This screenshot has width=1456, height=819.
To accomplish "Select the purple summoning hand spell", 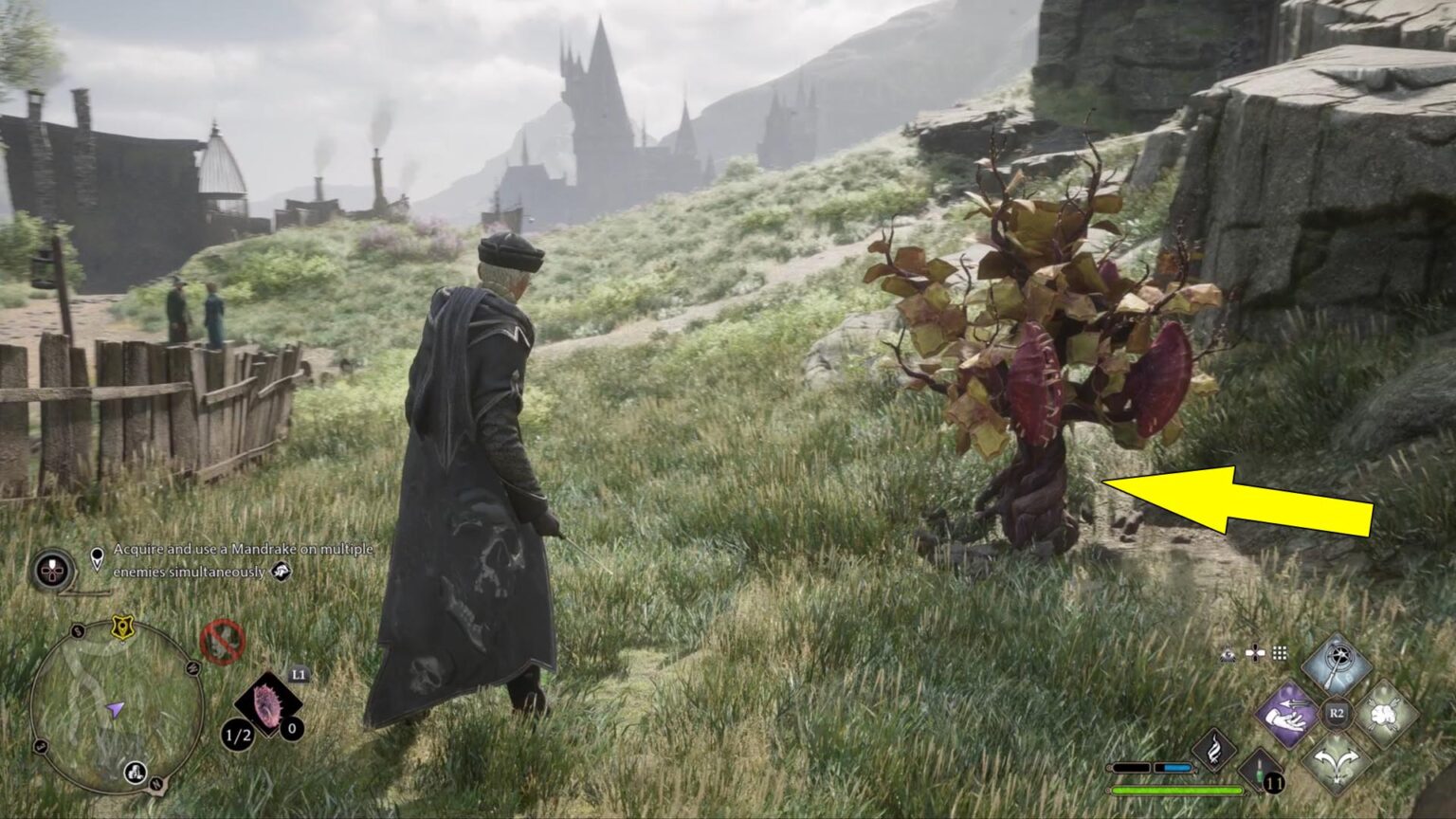I will (1287, 715).
